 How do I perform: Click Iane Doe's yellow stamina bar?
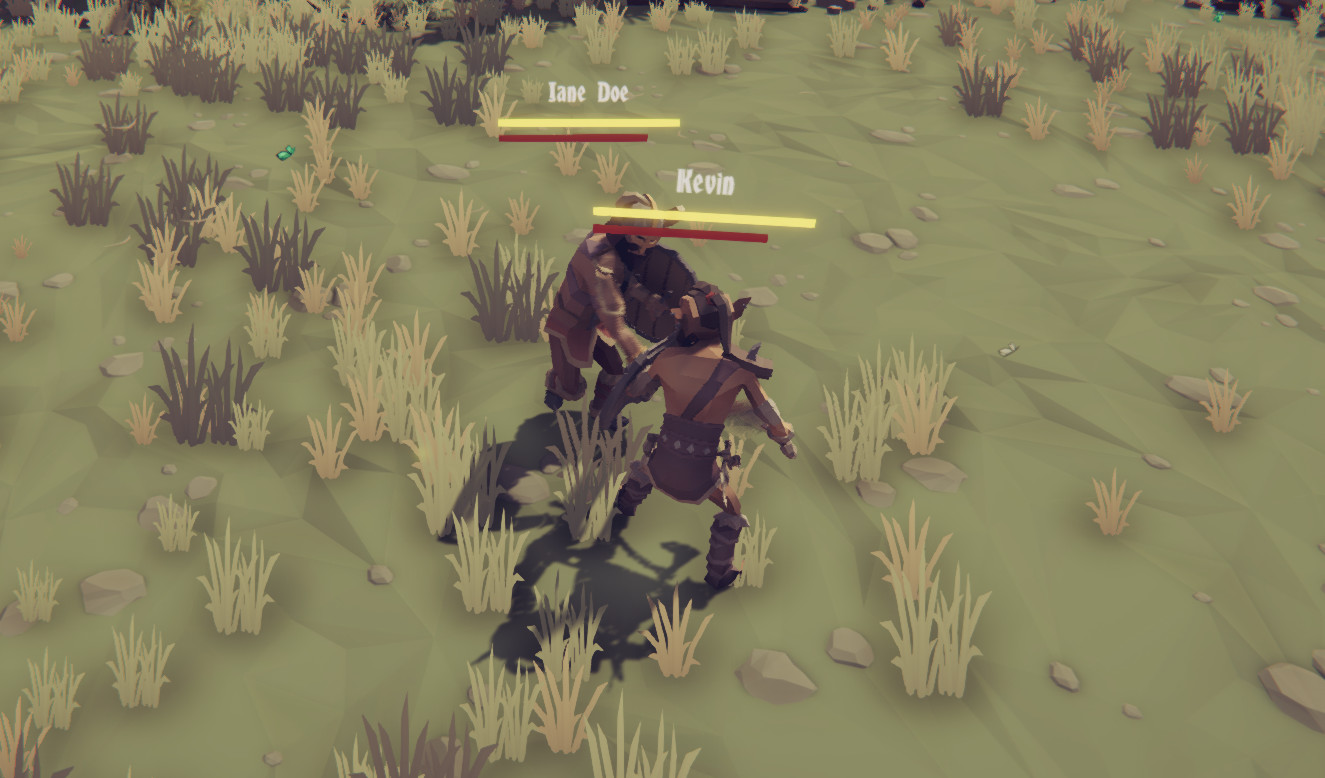coord(588,121)
